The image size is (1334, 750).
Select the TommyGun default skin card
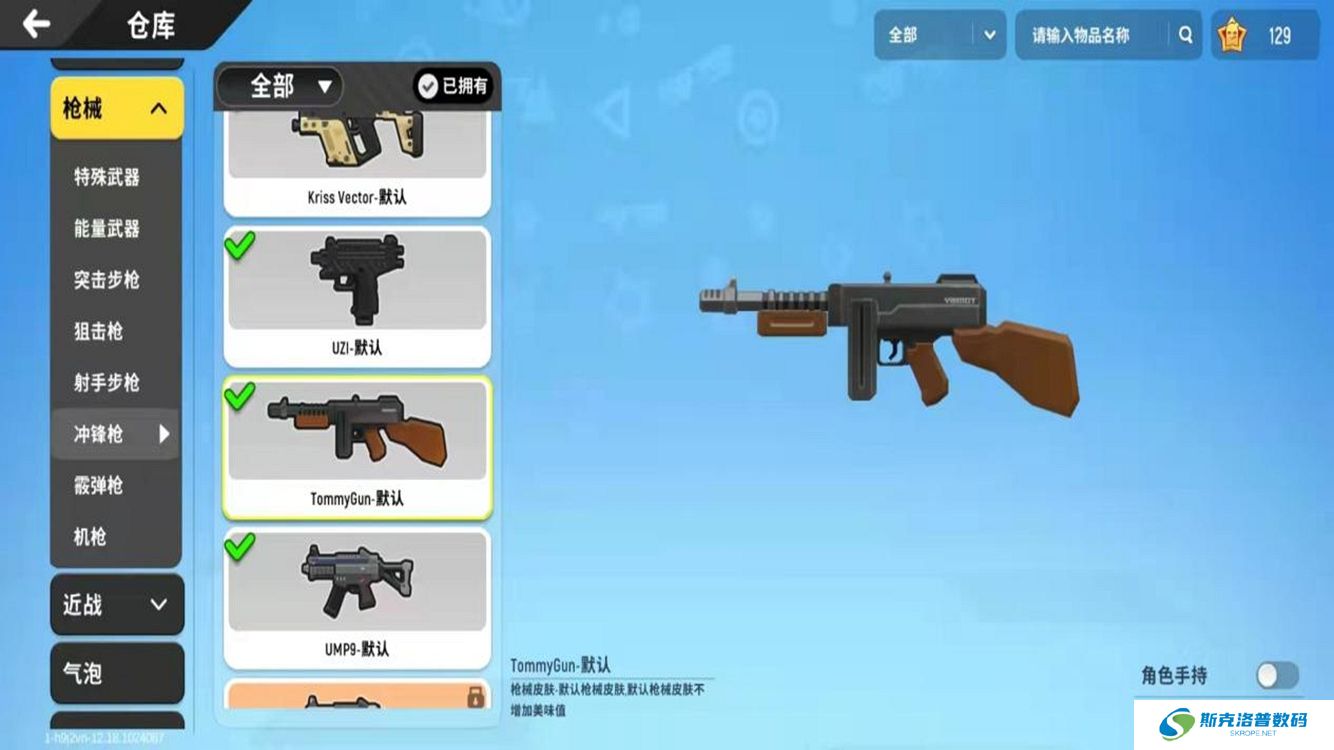click(357, 447)
